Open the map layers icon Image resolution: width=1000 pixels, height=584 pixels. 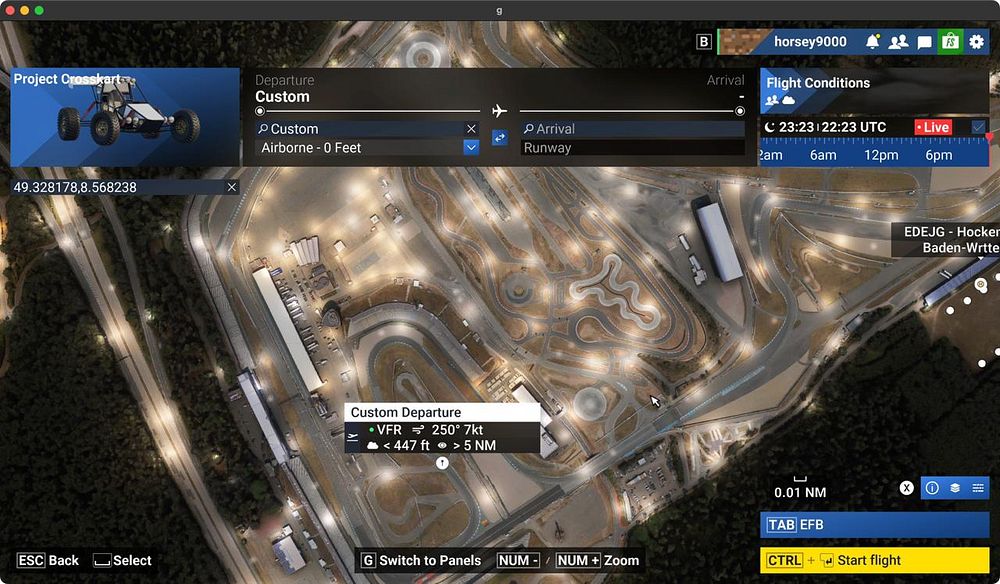pos(955,488)
